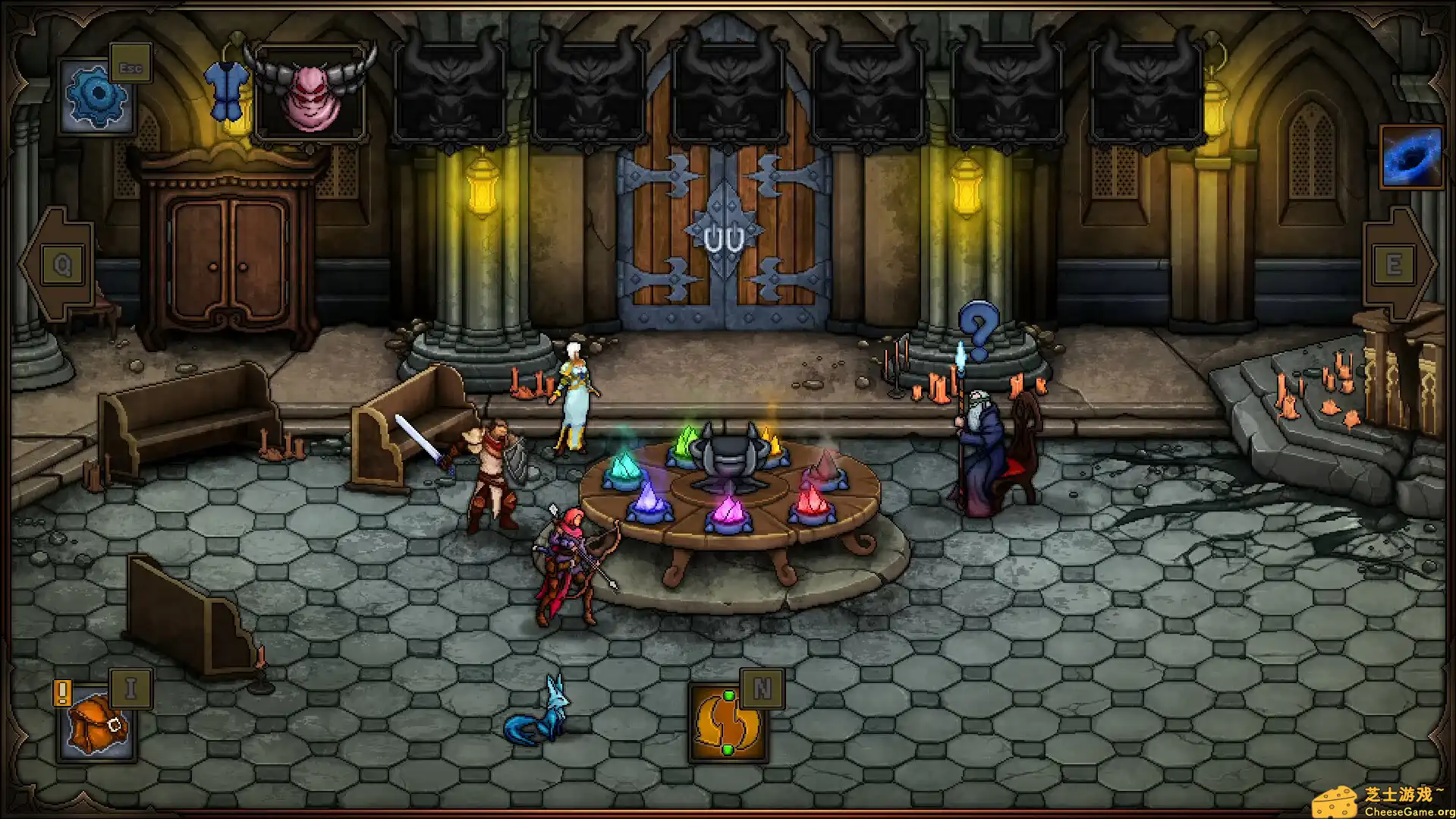Click the exclamation mark notification badge
The height and width of the screenshot is (819, 1456).
pos(62,691)
